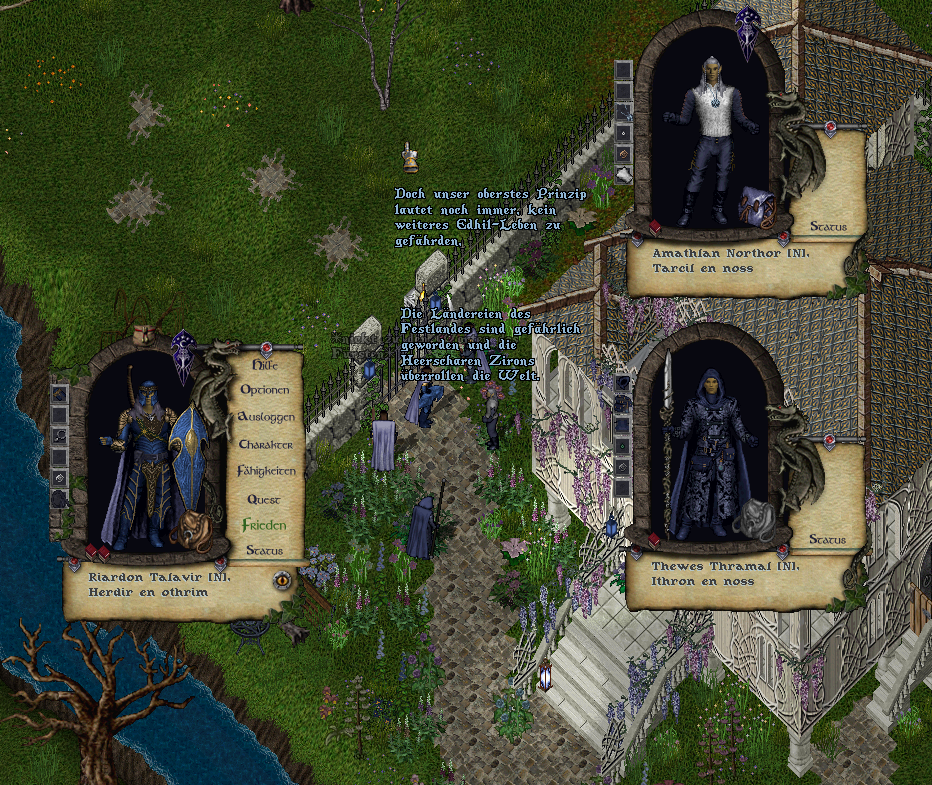Click the crescent crest above Amathian's paperdoll

[x=747, y=30]
